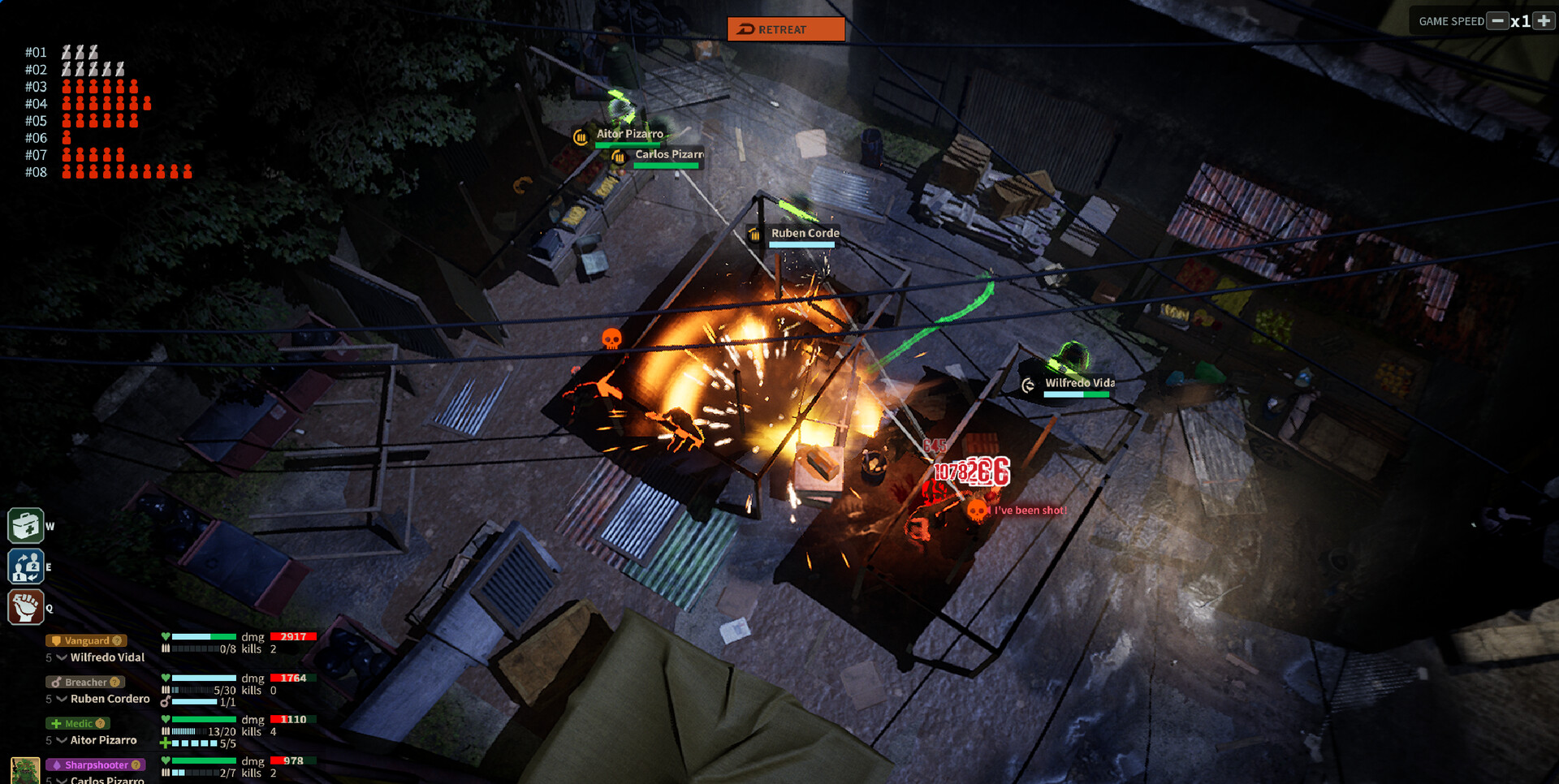Decrease game speed with the minus stepper
This screenshot has height=784, width=1559.
coord(1496,20)
